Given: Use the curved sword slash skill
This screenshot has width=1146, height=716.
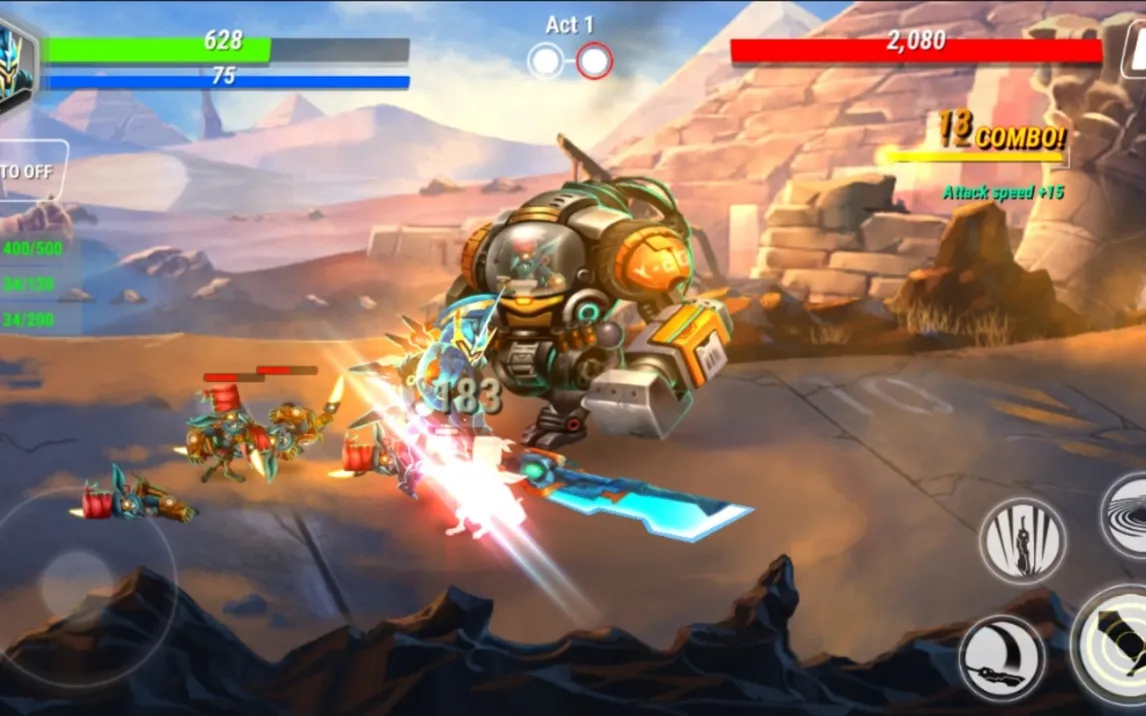Looking at the screenshot, I should pyautogui.click(x=1001, y=657).
